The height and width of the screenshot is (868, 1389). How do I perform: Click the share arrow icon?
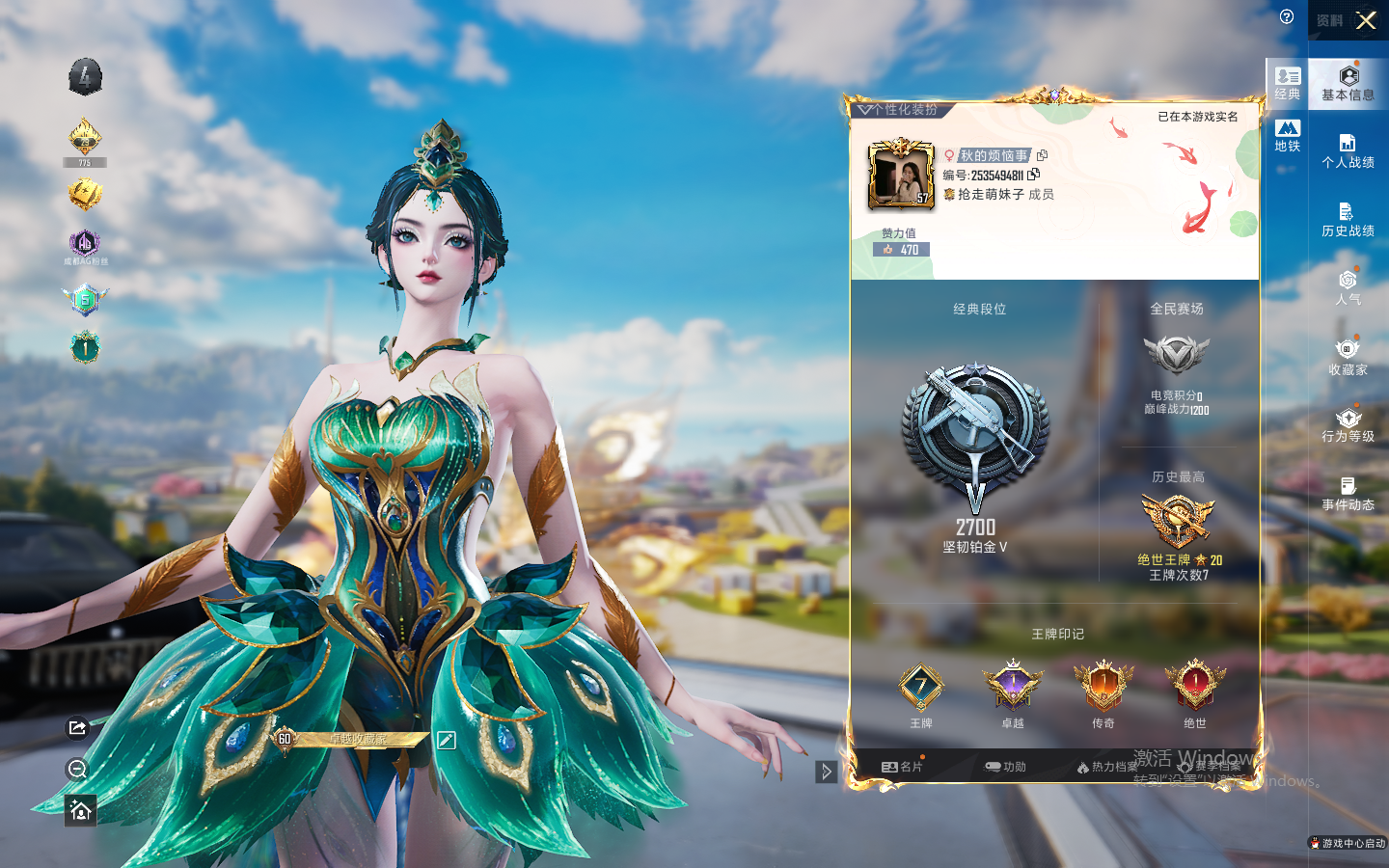(77, 727)
